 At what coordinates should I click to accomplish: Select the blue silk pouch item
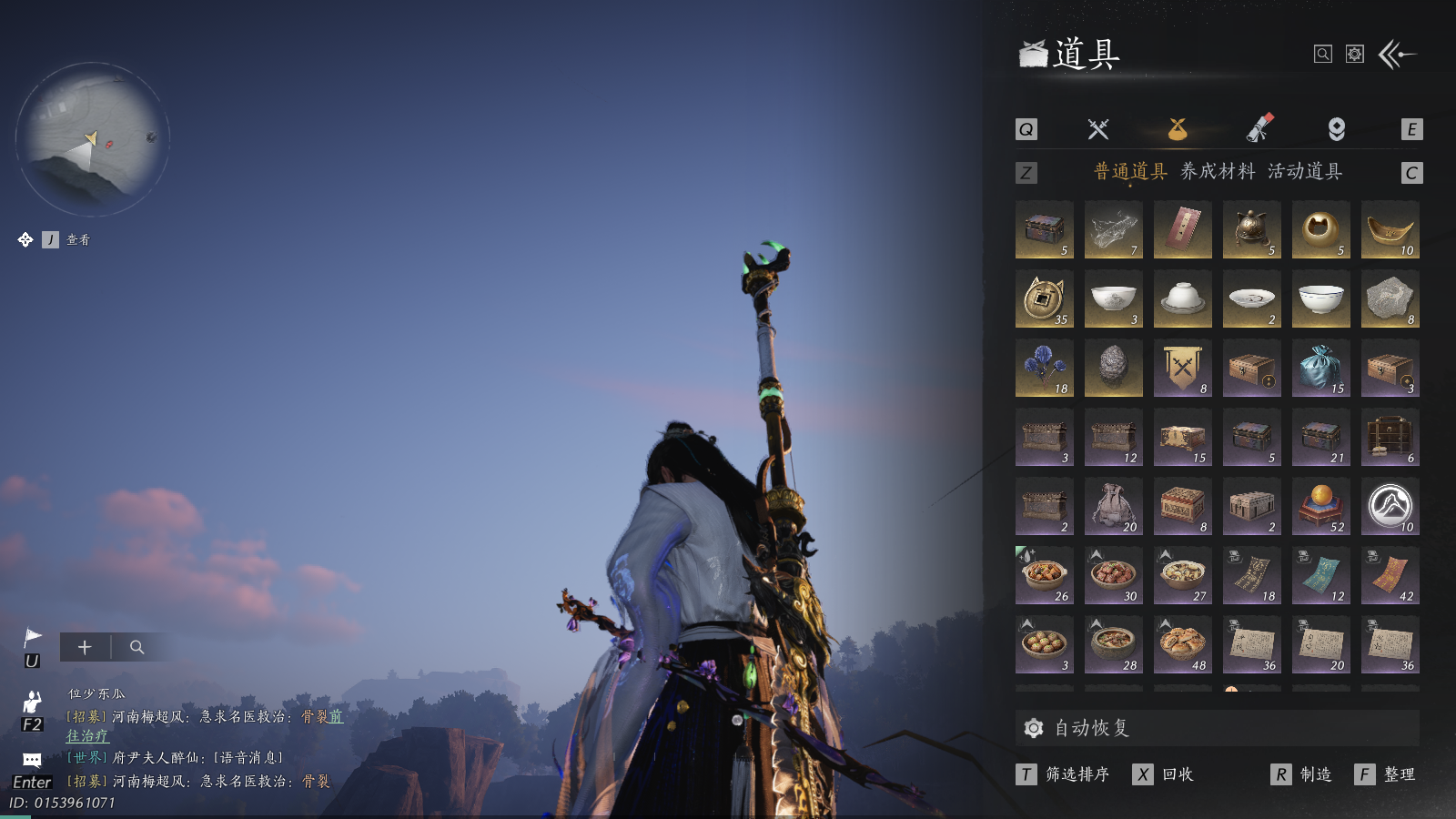point(1320,369)
